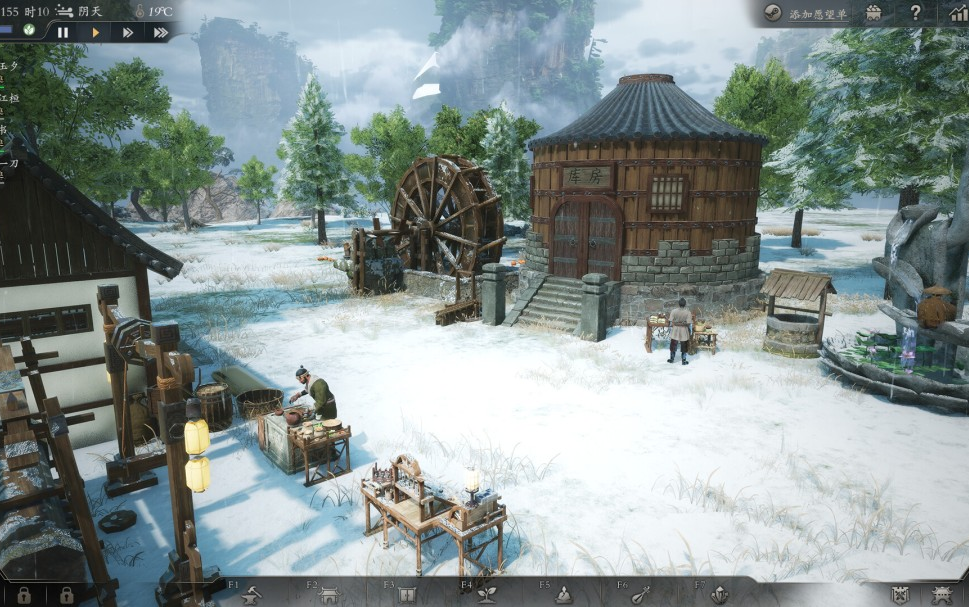This screenshot has width=969, height=607.
Task: Click the green leaf icon
Action: pyautogui.click(x=30, y=31)
